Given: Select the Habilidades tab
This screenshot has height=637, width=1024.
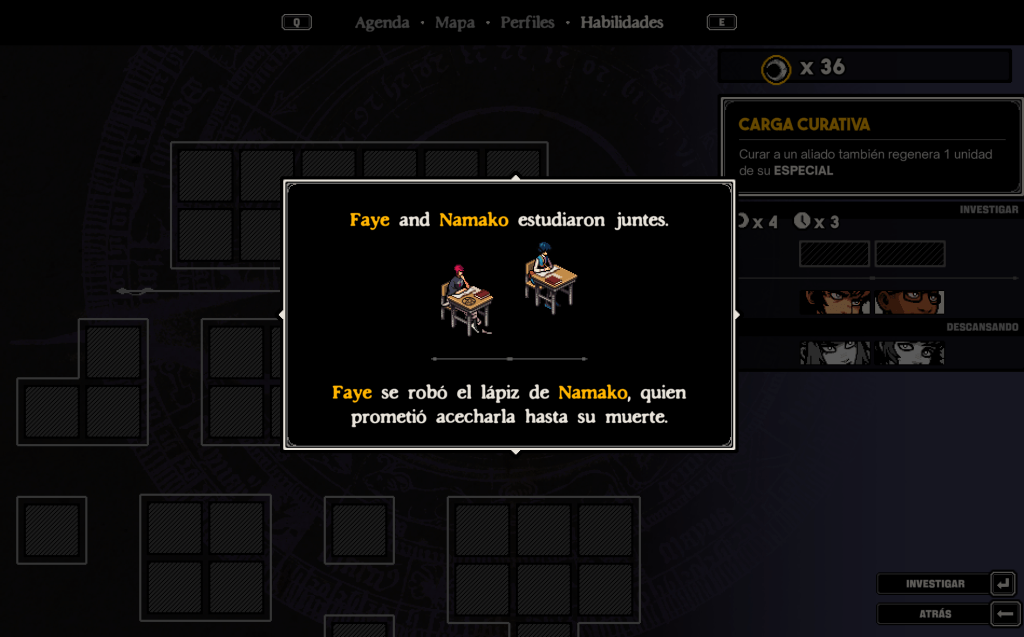Looking at the screenshot, I should (x=621, y=22).
